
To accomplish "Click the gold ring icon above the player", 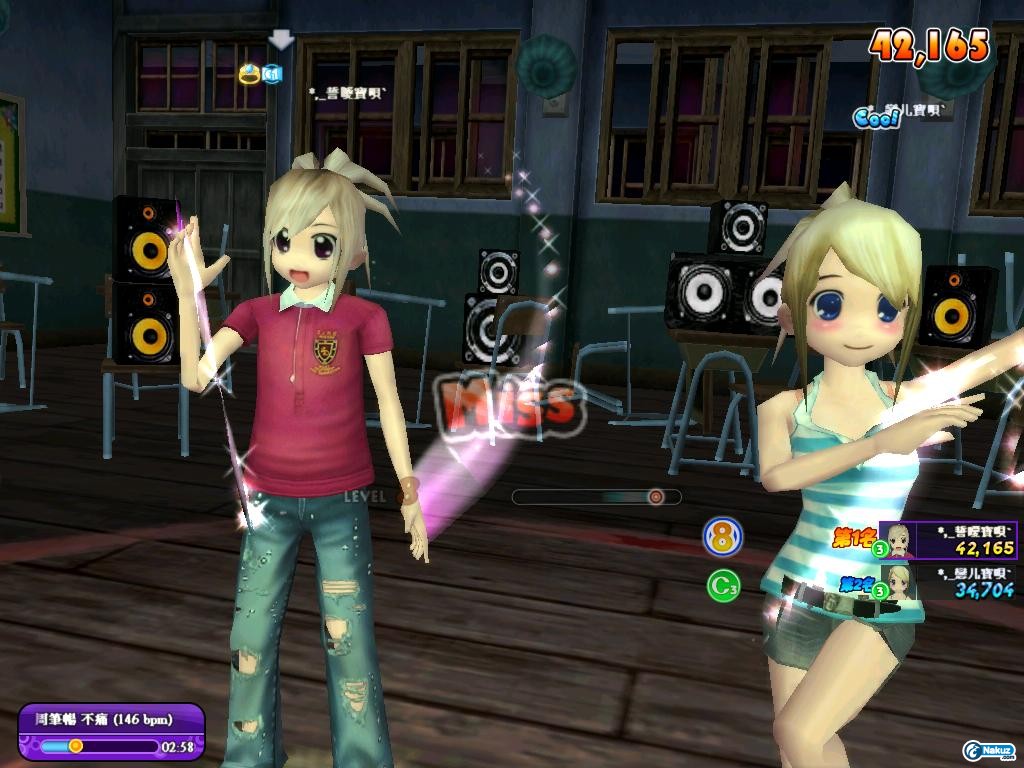I will pos(250,73).
